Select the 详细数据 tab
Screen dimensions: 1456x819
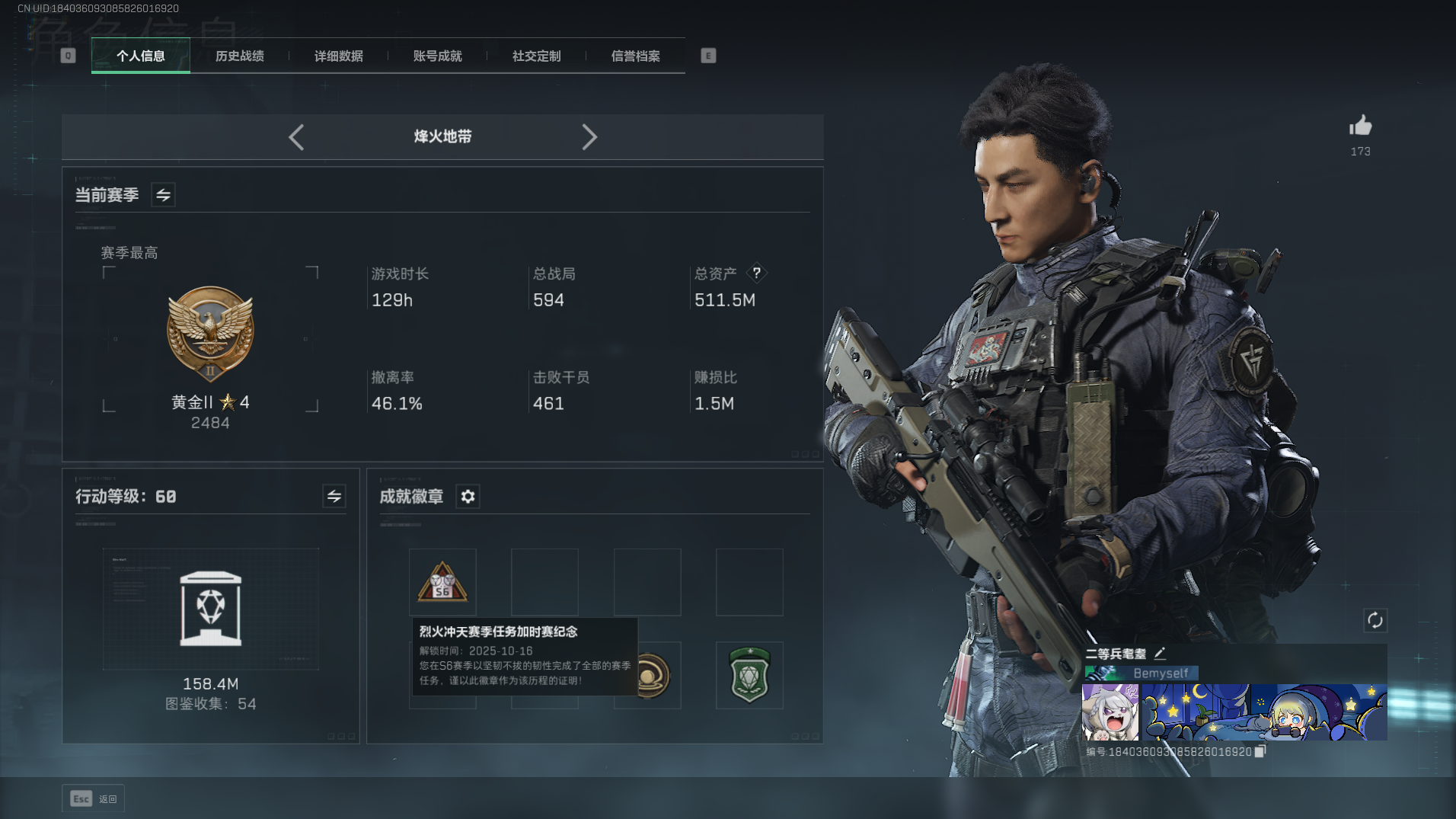(339, 56)
